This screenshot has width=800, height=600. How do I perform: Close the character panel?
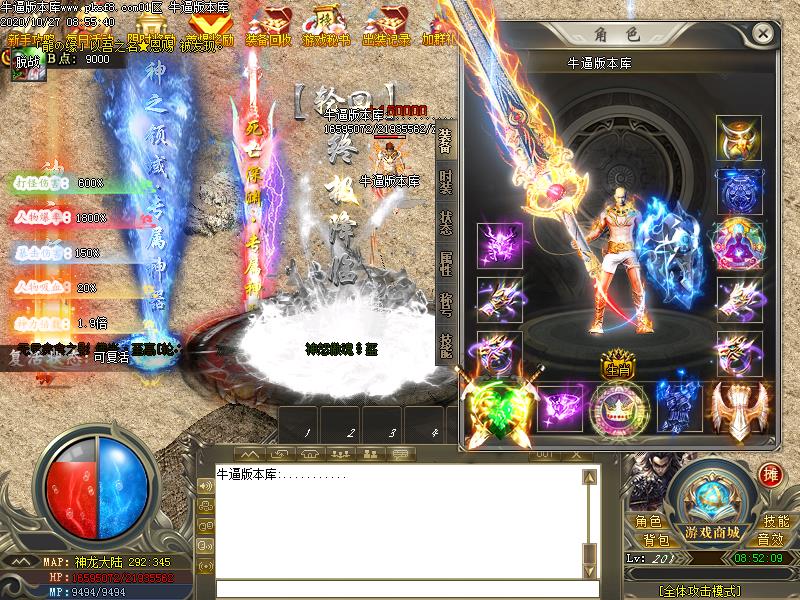pos(763,33)
